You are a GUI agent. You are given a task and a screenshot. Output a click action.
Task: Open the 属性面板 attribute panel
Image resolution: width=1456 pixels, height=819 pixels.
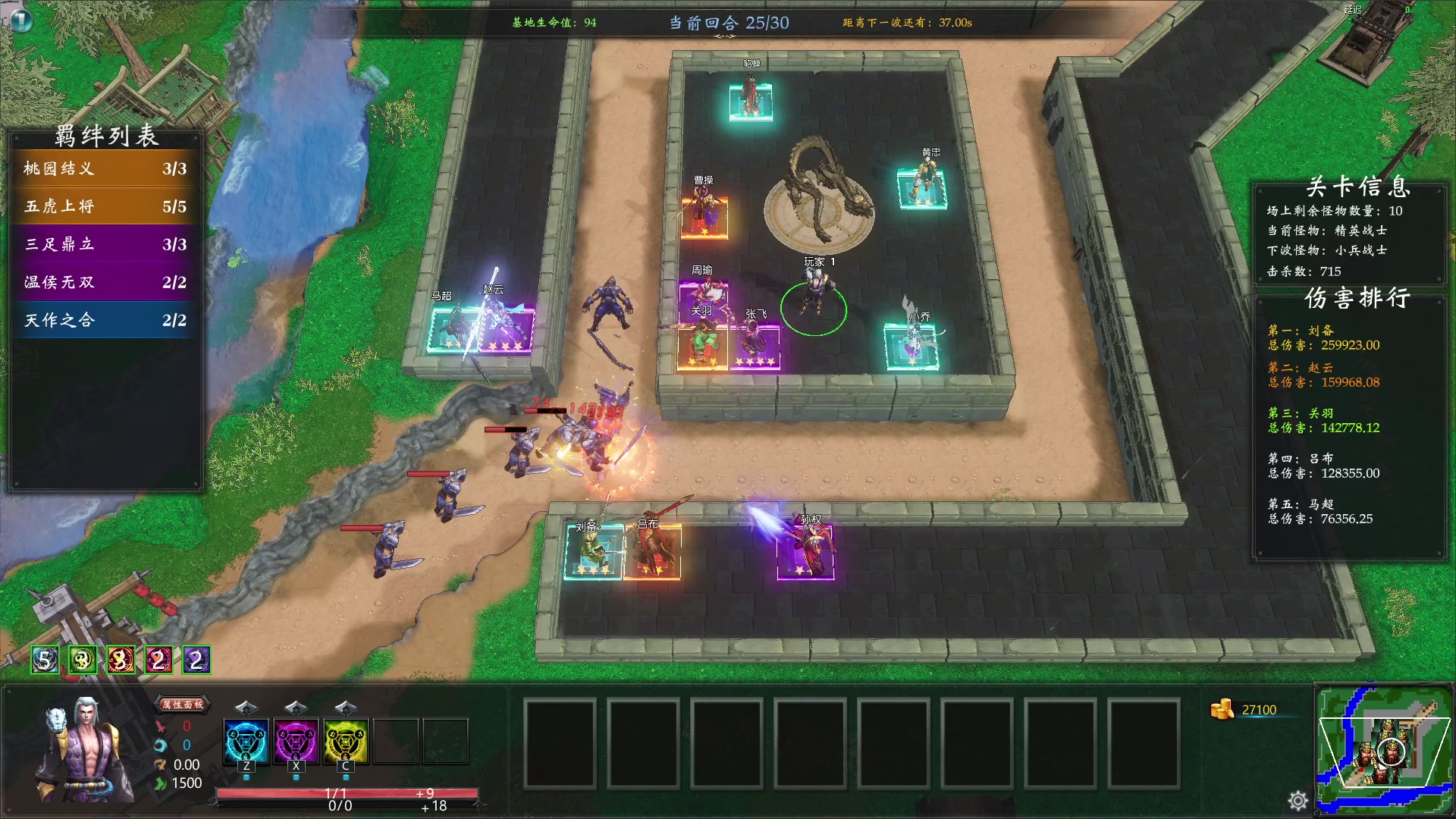tap(182, 704)
